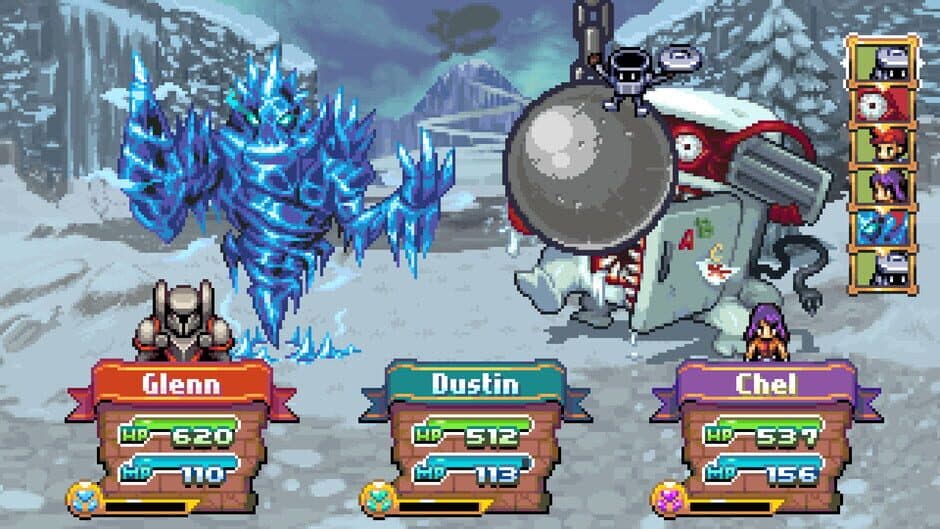Activate the crystal icon below Glenn's panel
The height and width of the screenshot is (529, 940).
click(x=83, y=498)
